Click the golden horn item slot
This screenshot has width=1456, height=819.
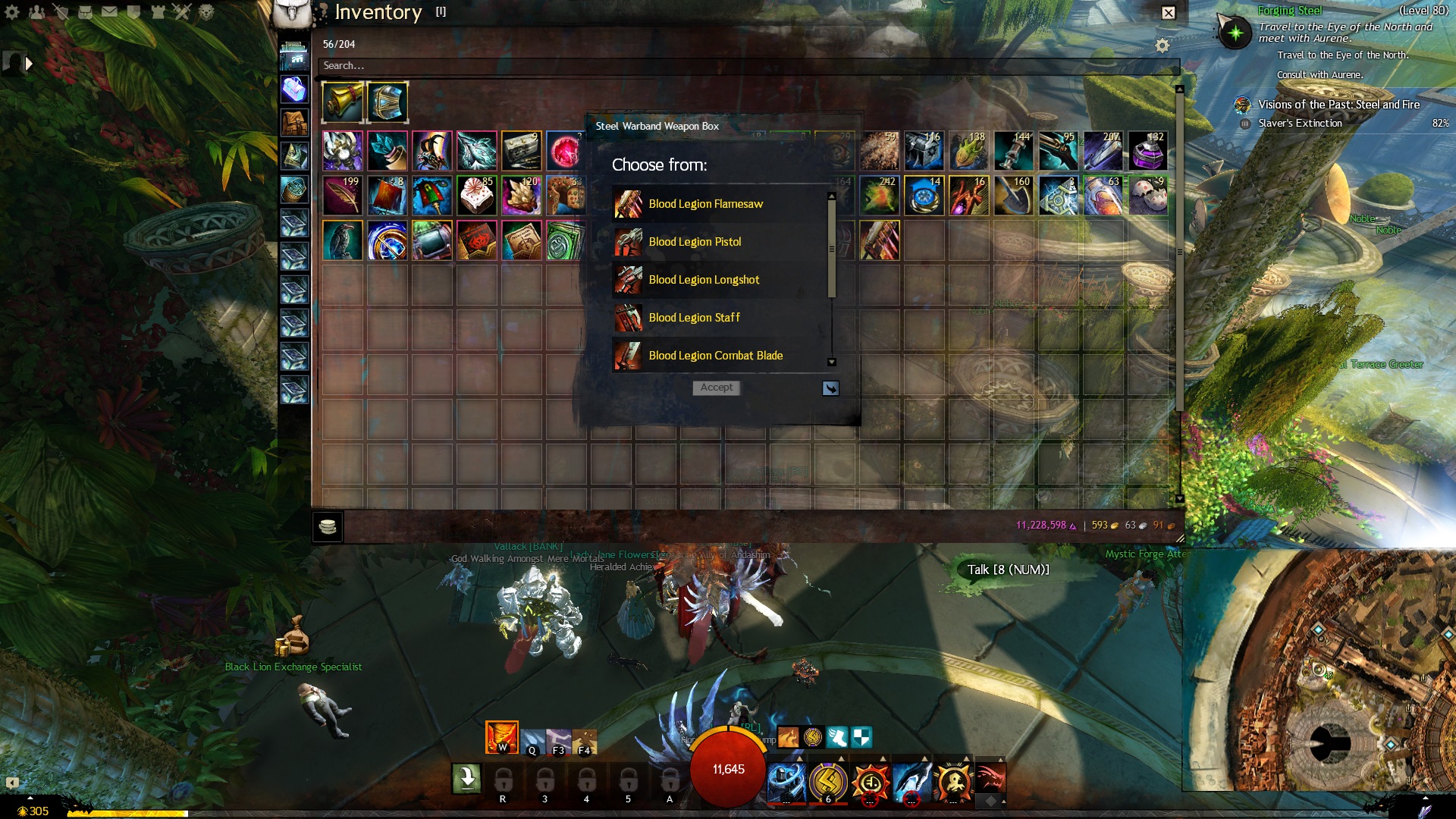click(342, 102)
